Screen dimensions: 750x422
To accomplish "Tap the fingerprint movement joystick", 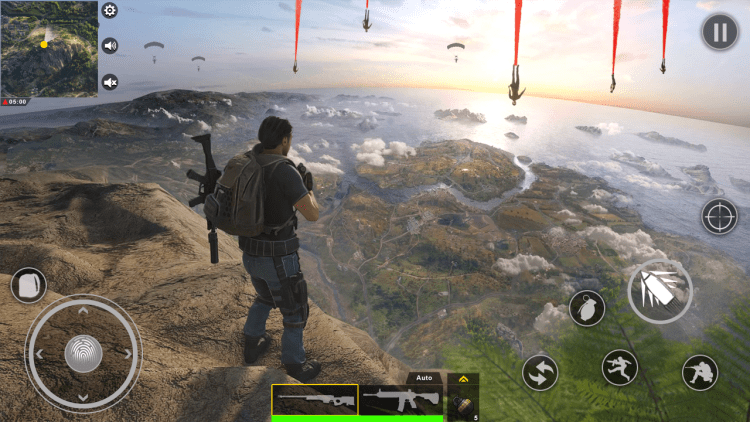I will [x=83, y=352].
